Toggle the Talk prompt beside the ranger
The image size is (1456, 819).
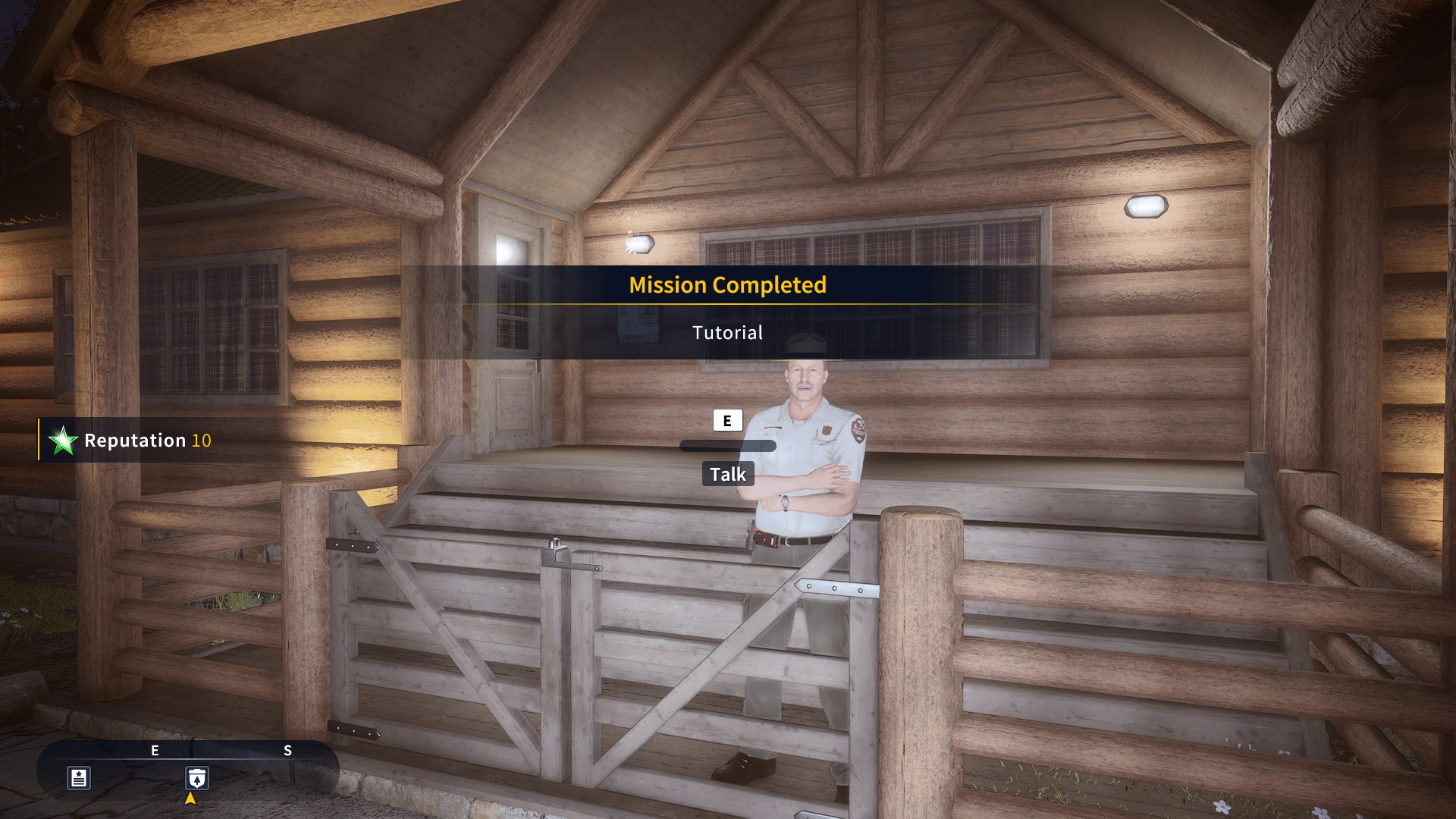tap(729, 474)
